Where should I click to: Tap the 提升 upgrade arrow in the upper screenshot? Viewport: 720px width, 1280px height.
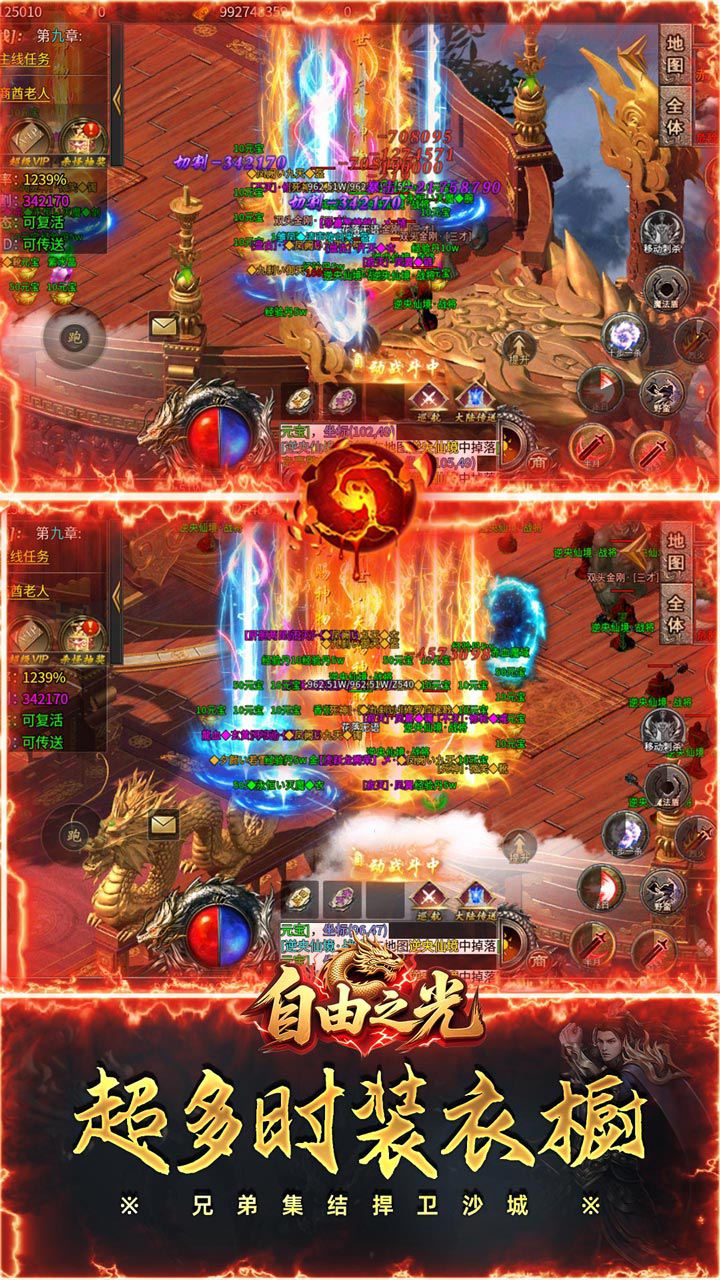pos(517,345)
